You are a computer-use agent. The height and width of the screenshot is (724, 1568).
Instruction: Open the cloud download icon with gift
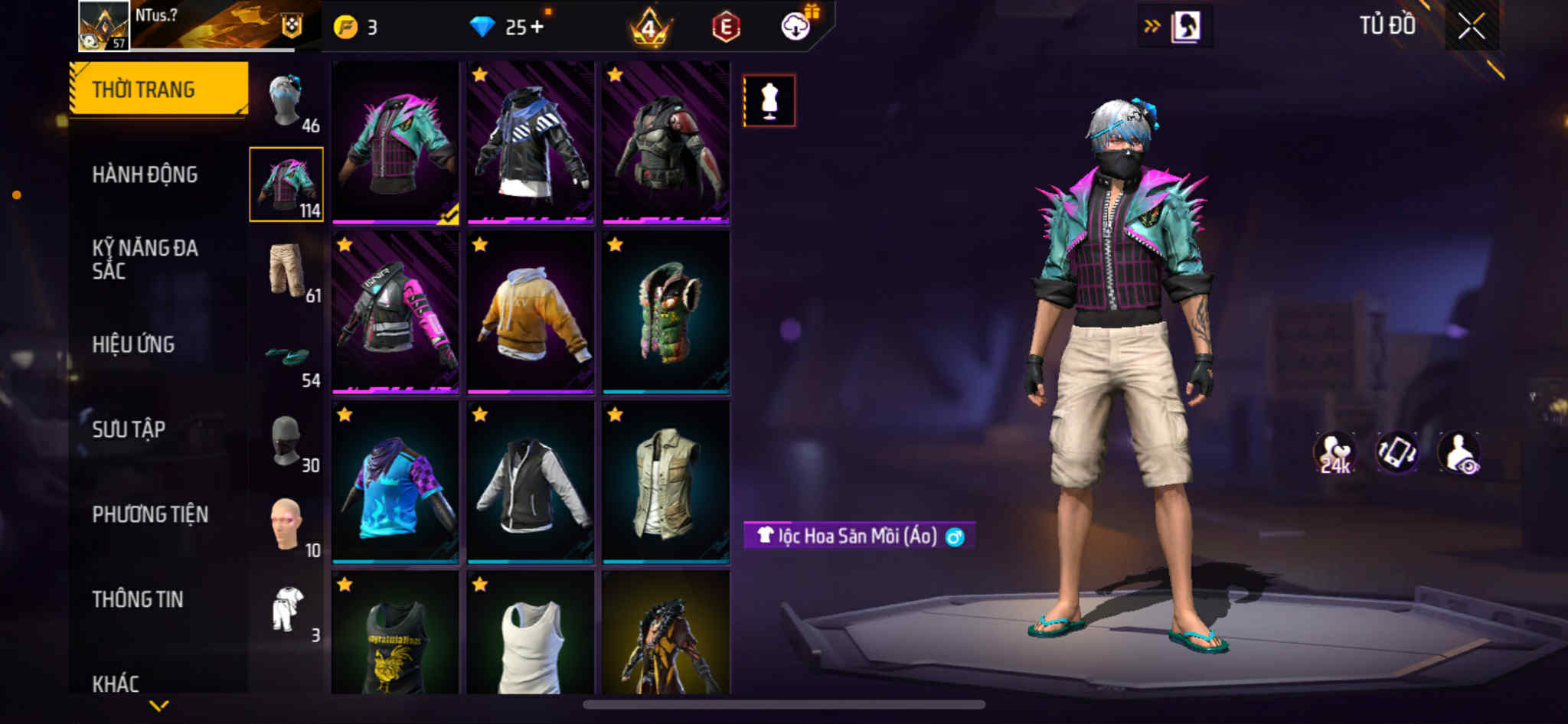pos(797,26)
